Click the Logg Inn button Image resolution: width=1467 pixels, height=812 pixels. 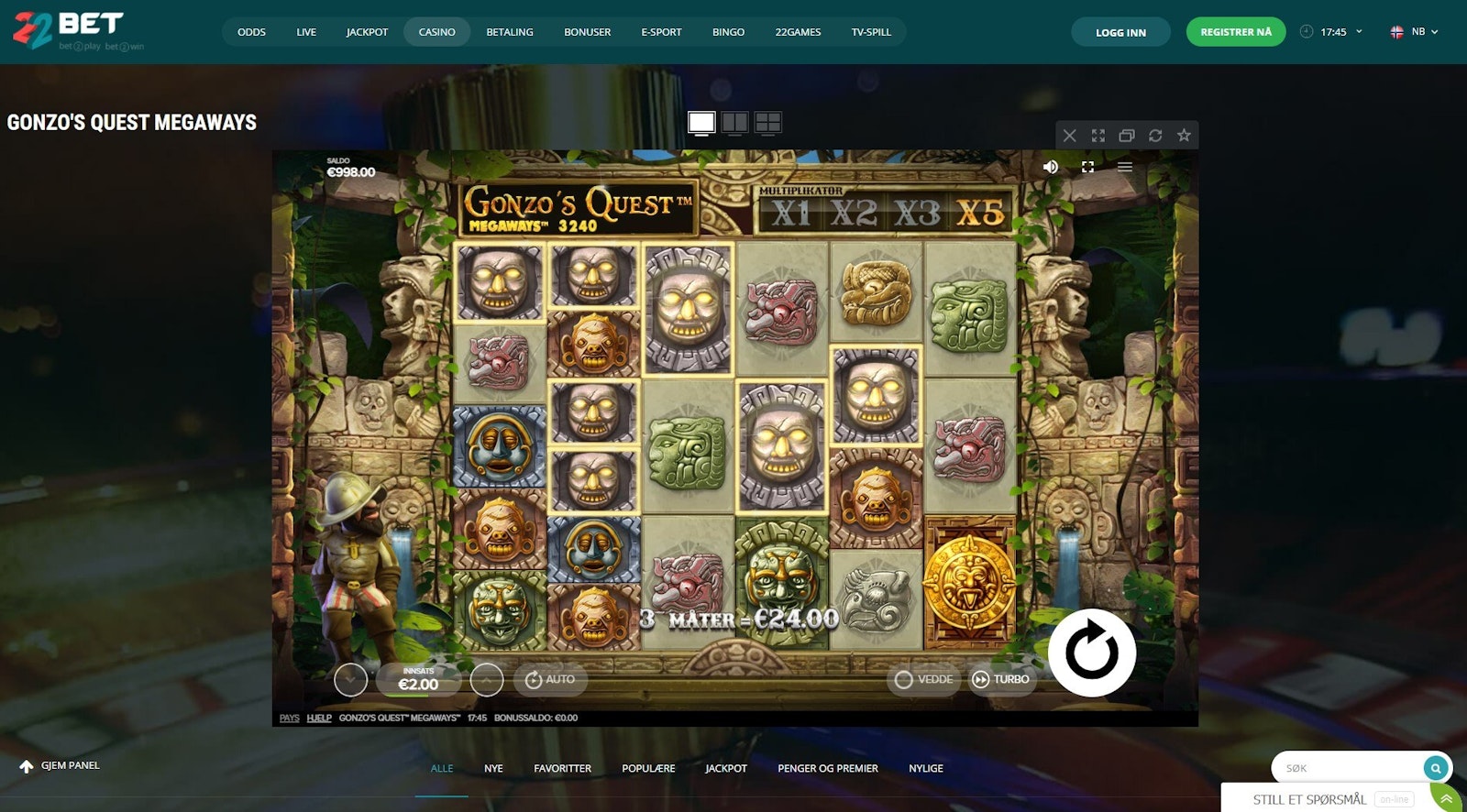(x=1120, y=32)
